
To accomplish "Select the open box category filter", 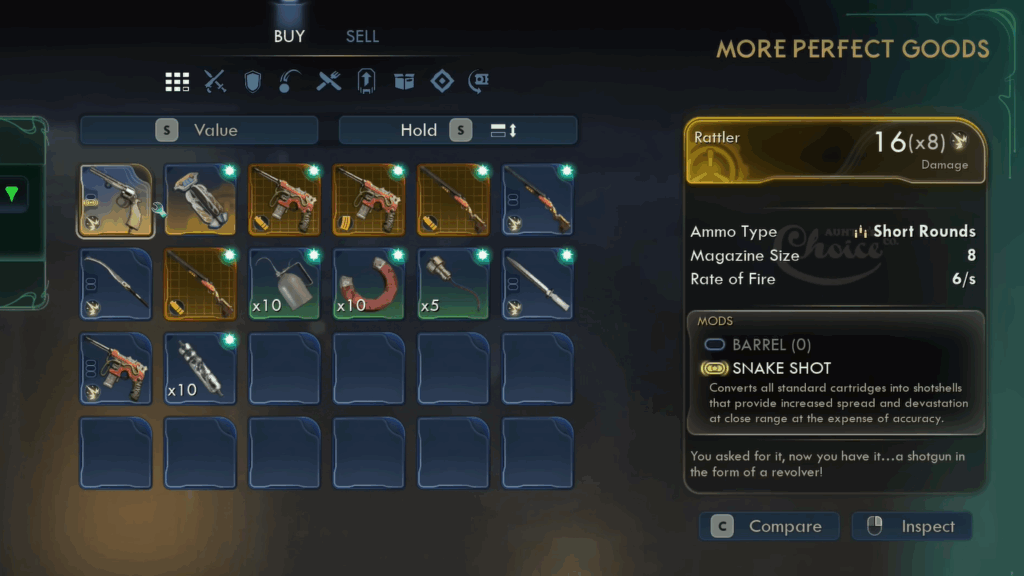I will (404, 82).
